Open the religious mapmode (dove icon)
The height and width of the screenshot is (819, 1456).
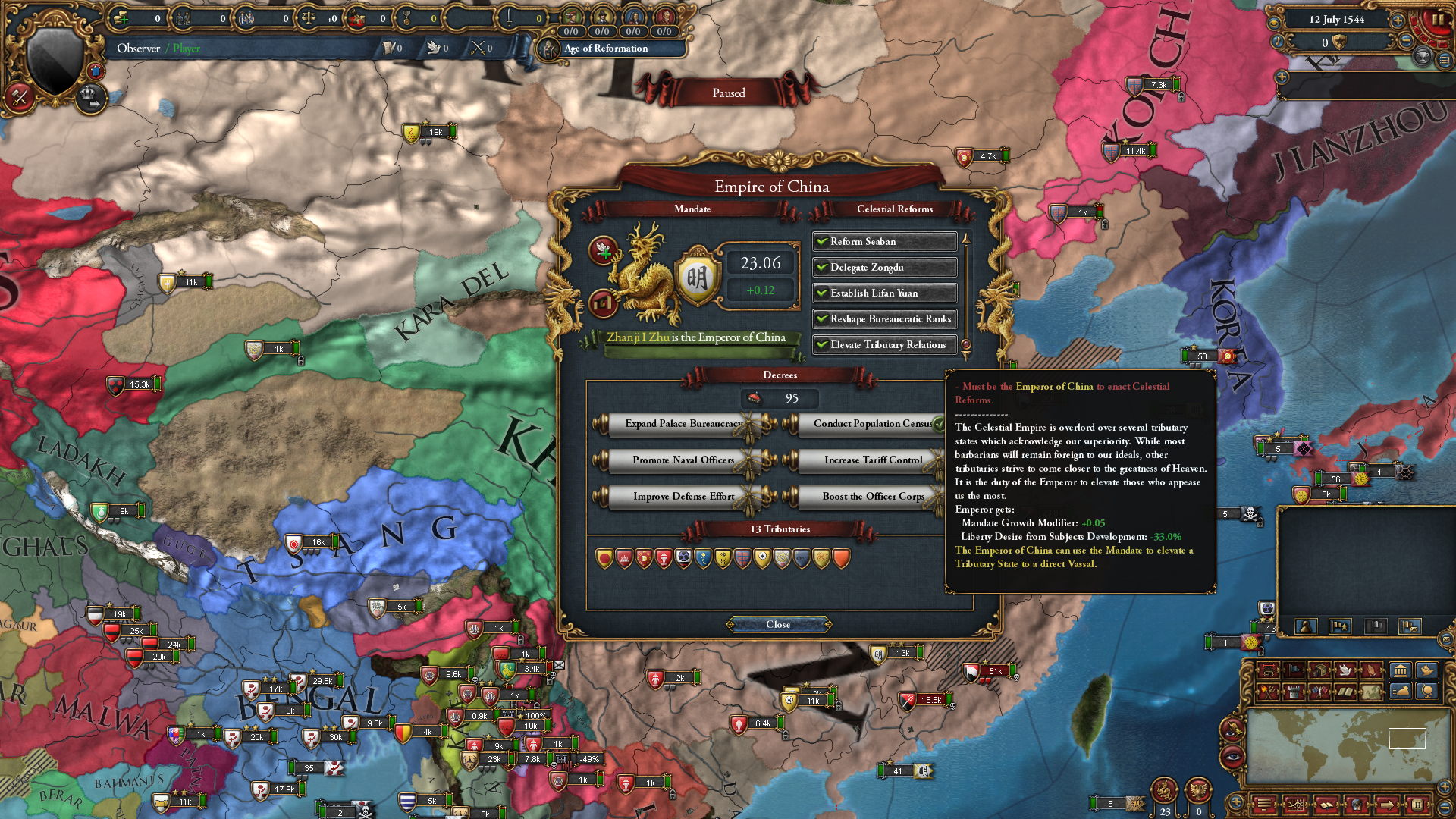click(x=1346, y=670)
